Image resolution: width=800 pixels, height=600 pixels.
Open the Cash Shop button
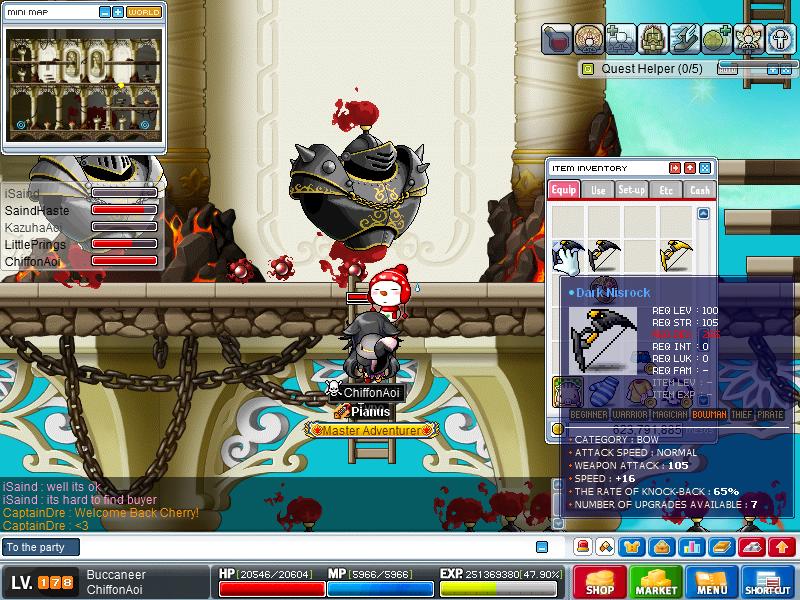[599, 581]
